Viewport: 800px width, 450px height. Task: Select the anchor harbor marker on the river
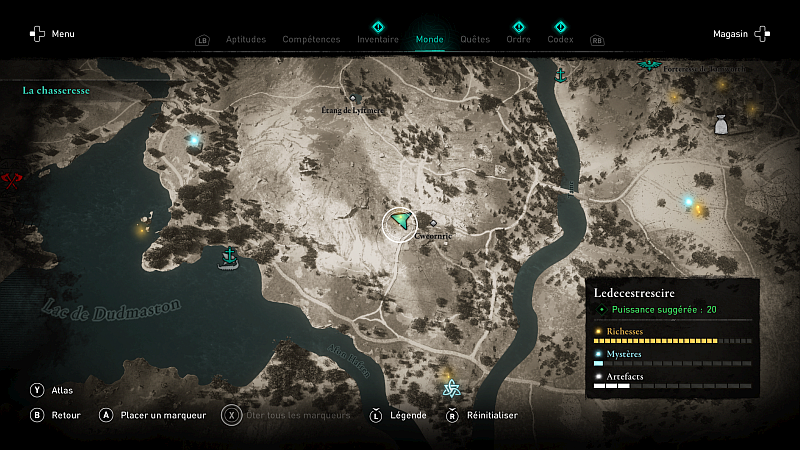pyautogui.click(x=561, y=75)
